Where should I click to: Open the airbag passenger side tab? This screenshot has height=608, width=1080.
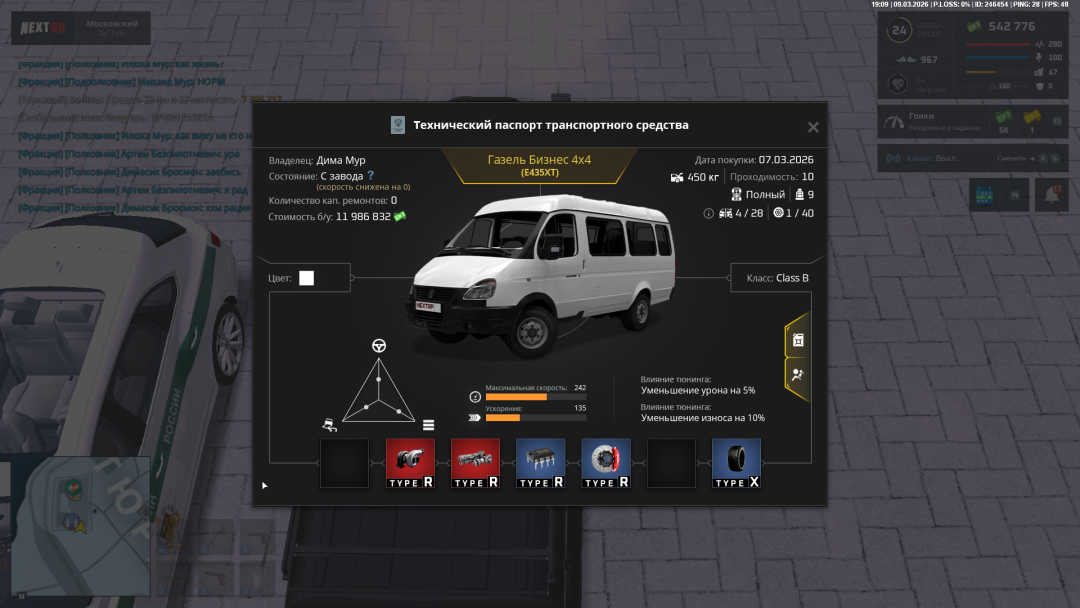[x=797, y=375]
